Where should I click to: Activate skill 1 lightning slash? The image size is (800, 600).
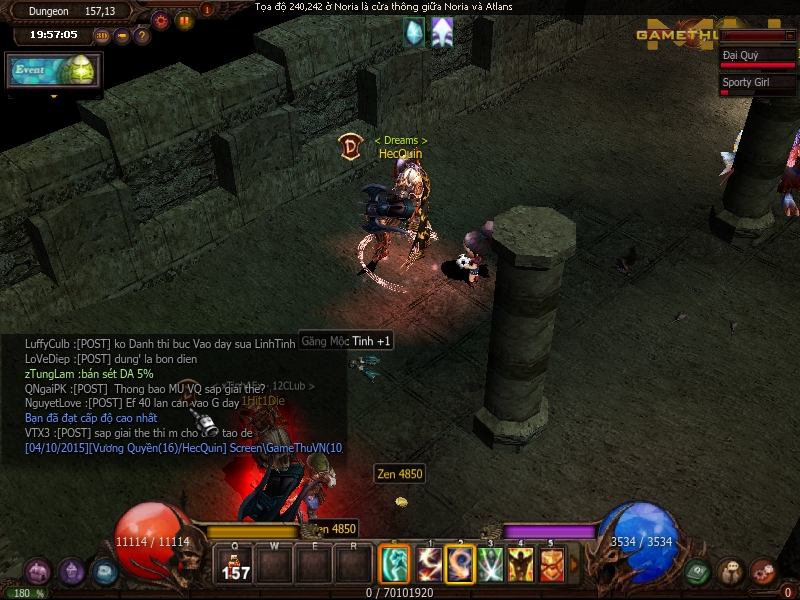click(430, 565)
